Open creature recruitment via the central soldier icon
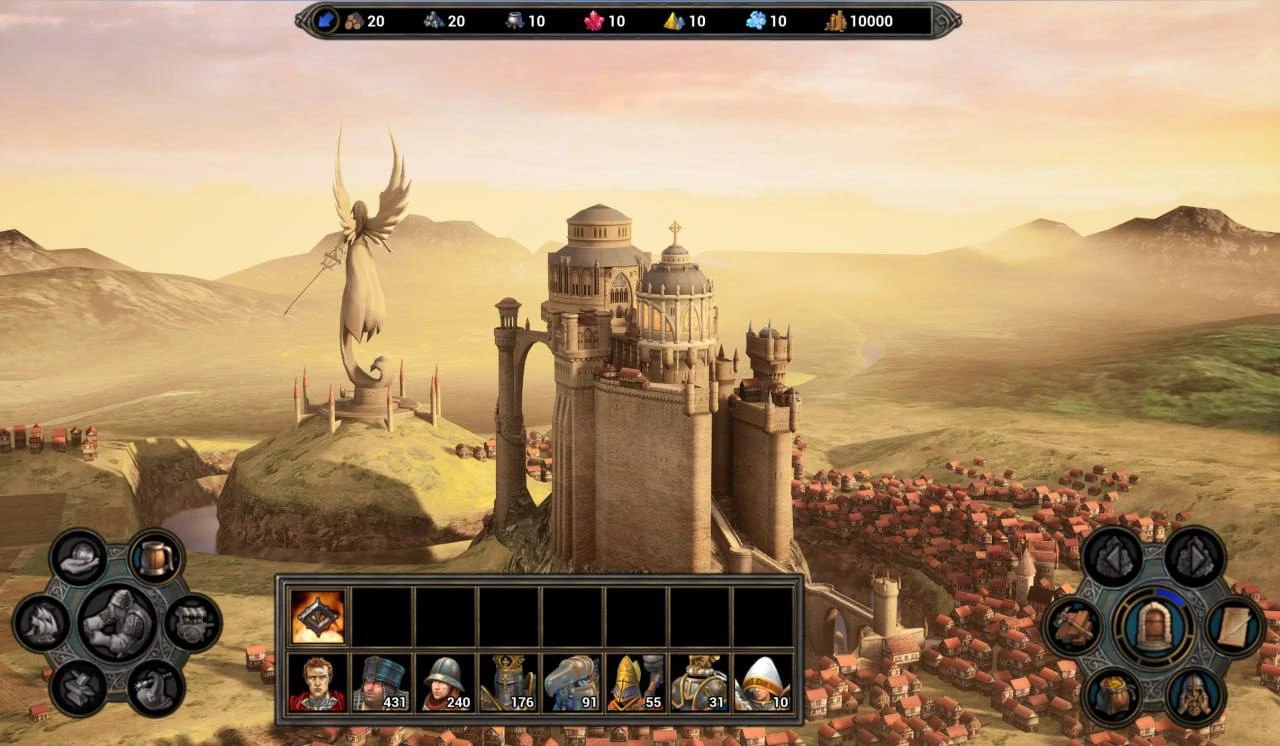1280x746 pixels. click(x=118, y=620)
